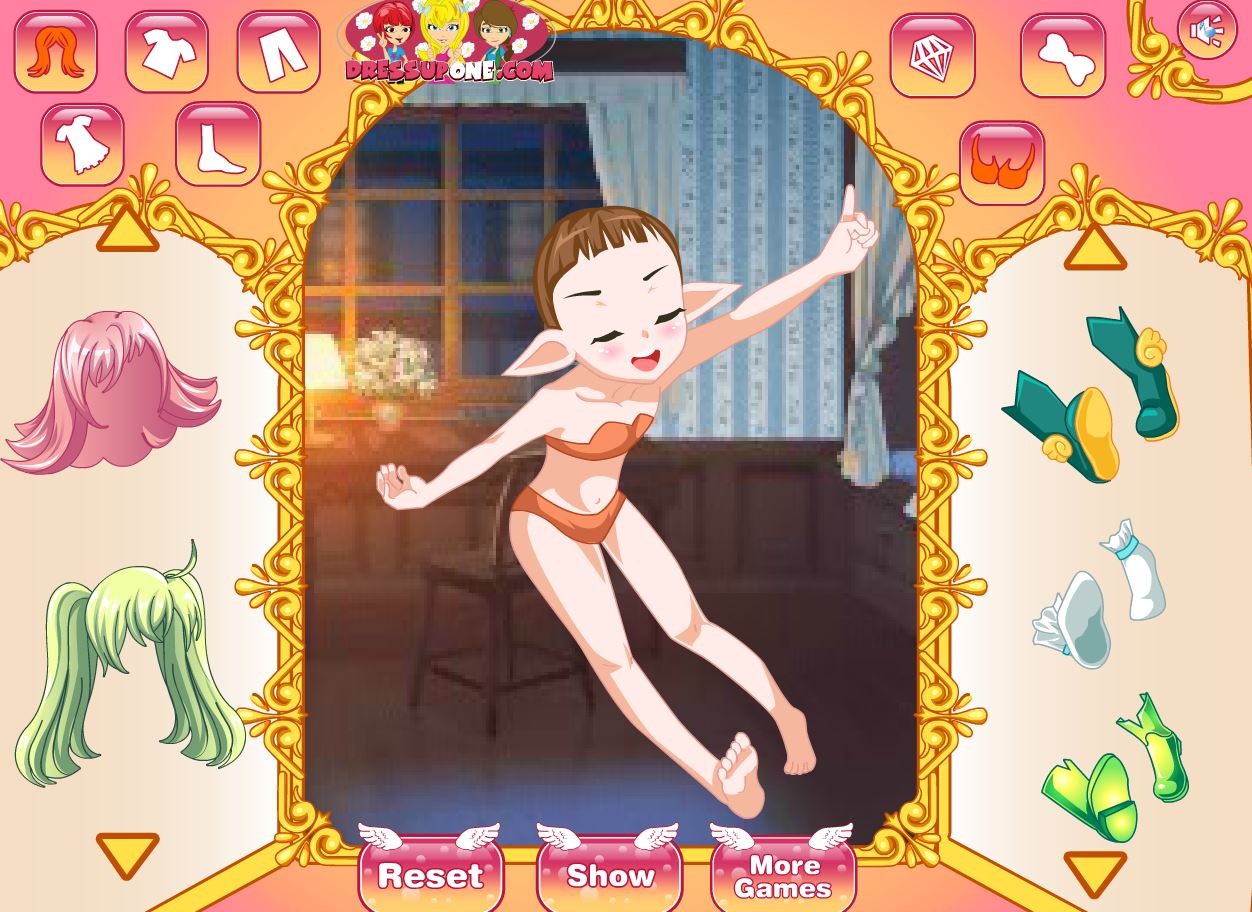The height and width of the screenshot is (912, 1252).
Task: Show next hairstyles with the down arrow
Action: [127, 854]
